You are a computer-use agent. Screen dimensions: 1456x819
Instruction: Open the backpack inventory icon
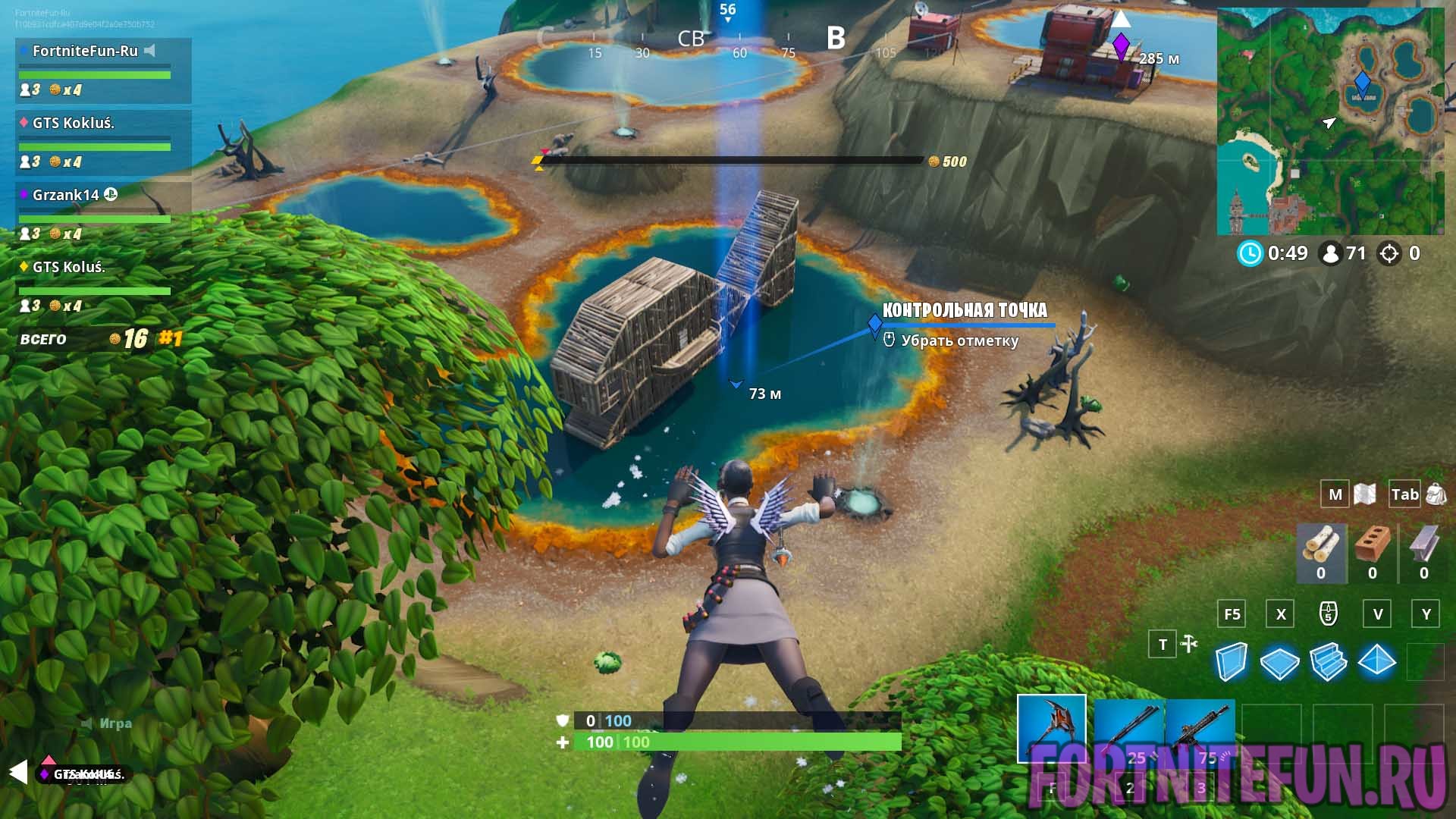[1436, 494]
